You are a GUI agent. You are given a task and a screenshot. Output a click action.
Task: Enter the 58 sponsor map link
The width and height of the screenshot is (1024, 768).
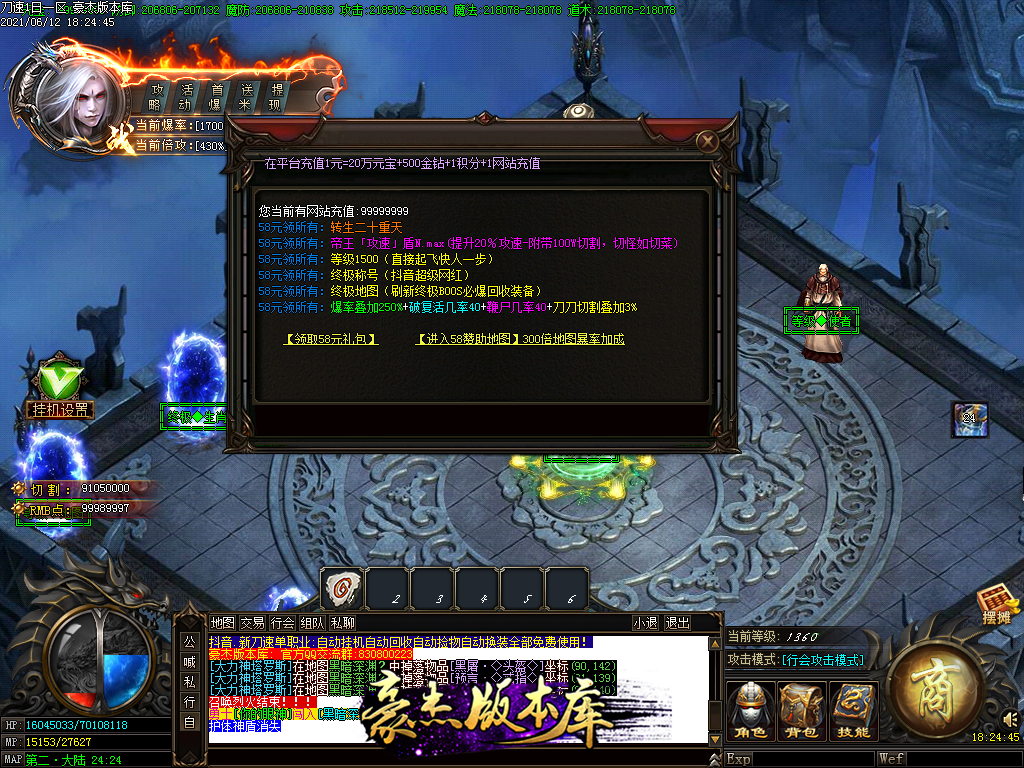point(519,339)
